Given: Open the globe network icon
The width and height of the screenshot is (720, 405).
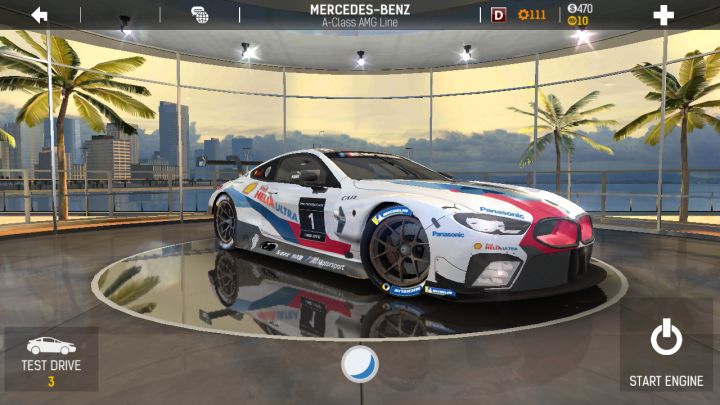Looking at the screenshot, I should click(200, 15).
